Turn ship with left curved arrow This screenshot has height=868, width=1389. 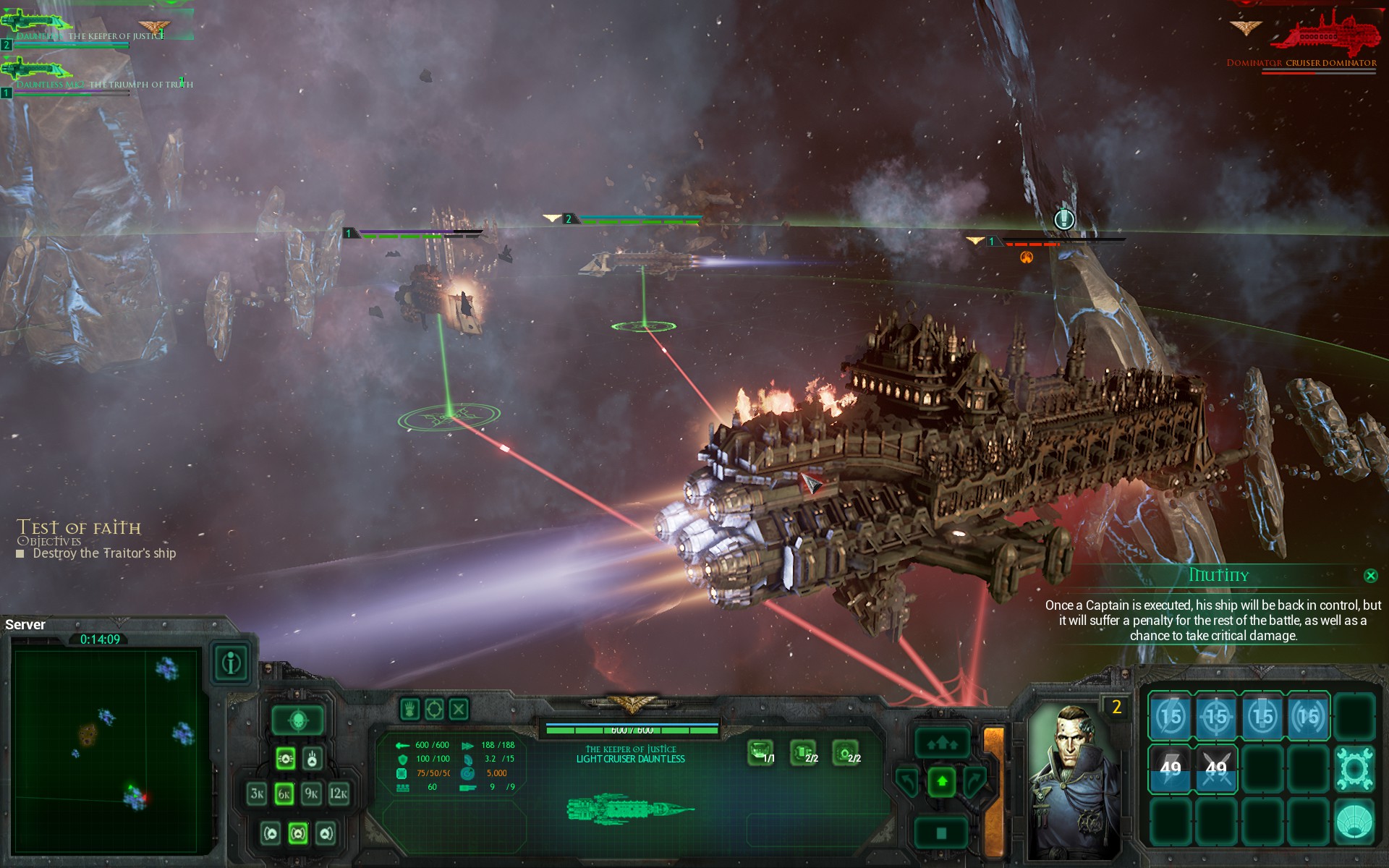click(908, 781)
